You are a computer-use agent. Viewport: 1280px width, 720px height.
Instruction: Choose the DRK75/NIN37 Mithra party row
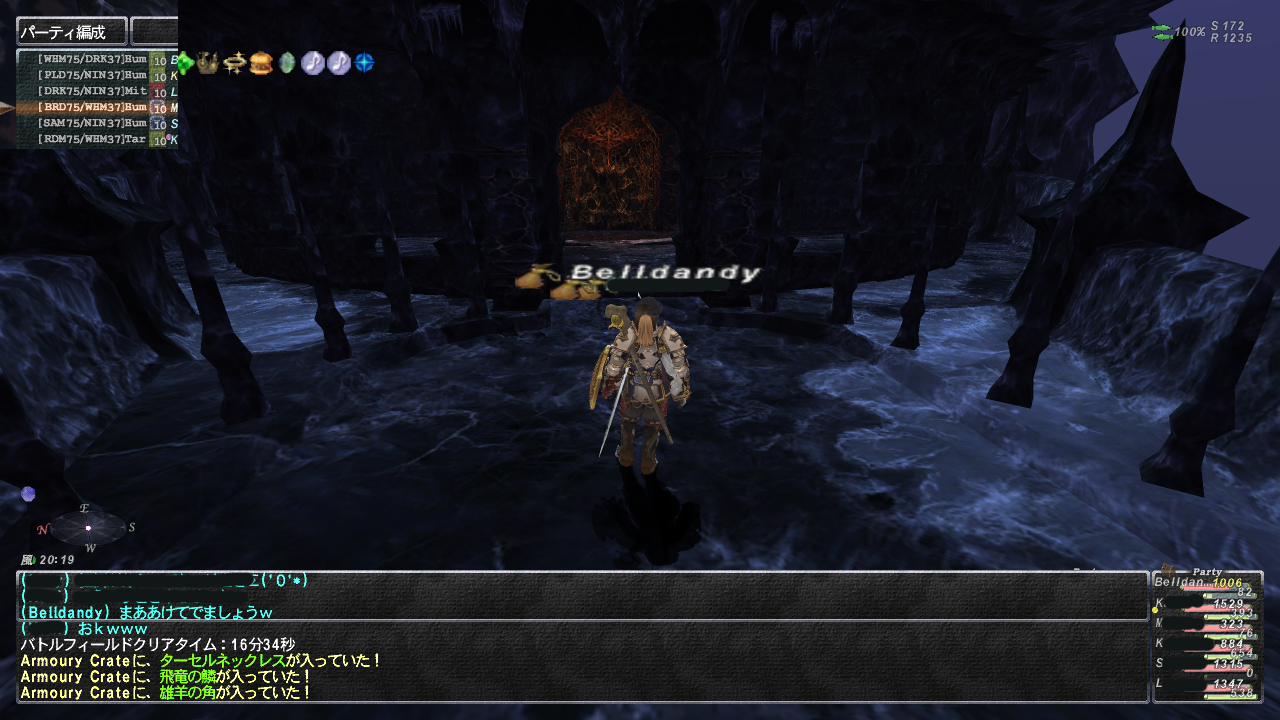92,91
